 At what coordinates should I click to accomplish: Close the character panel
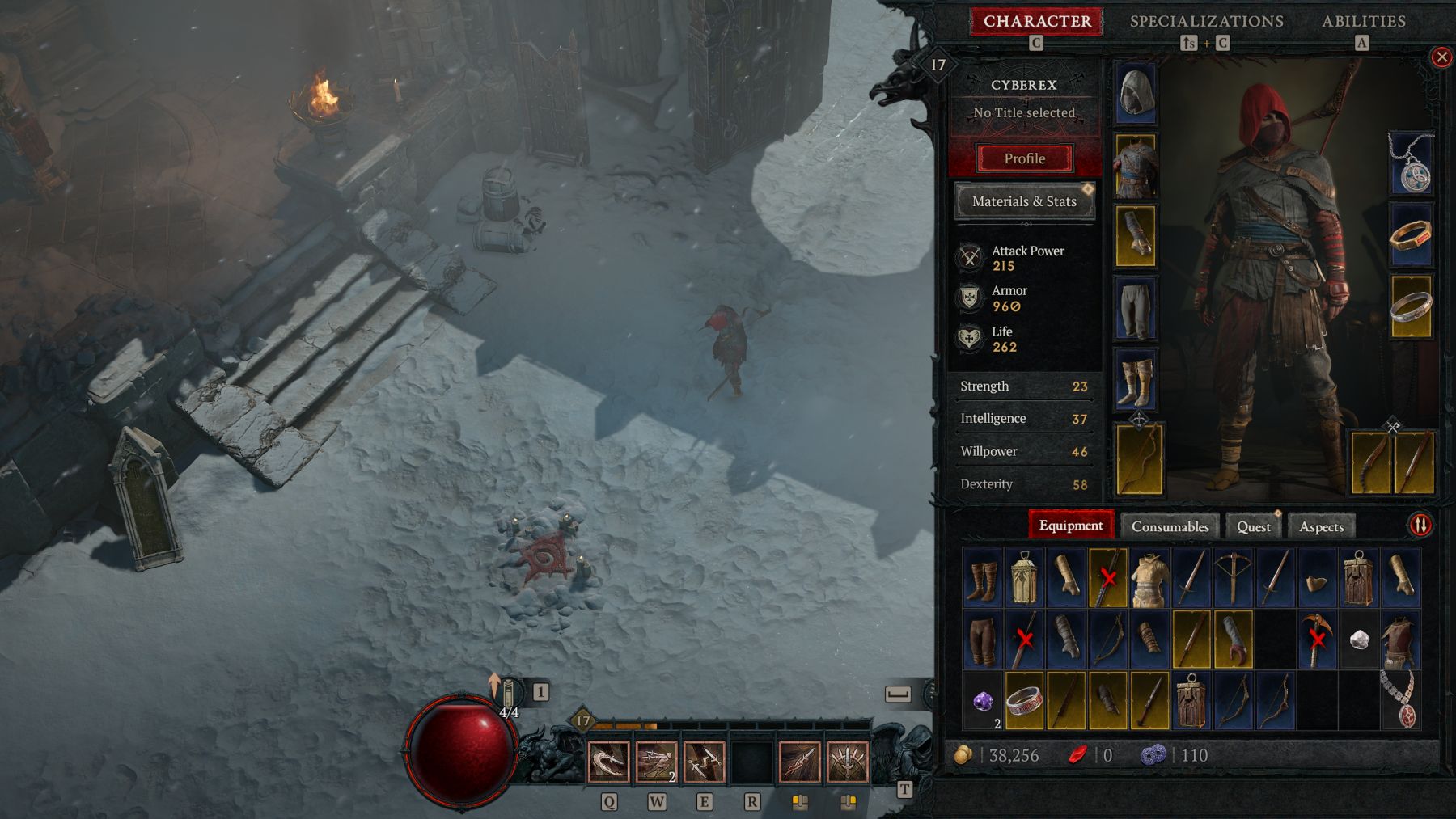tap(1441, 57)
